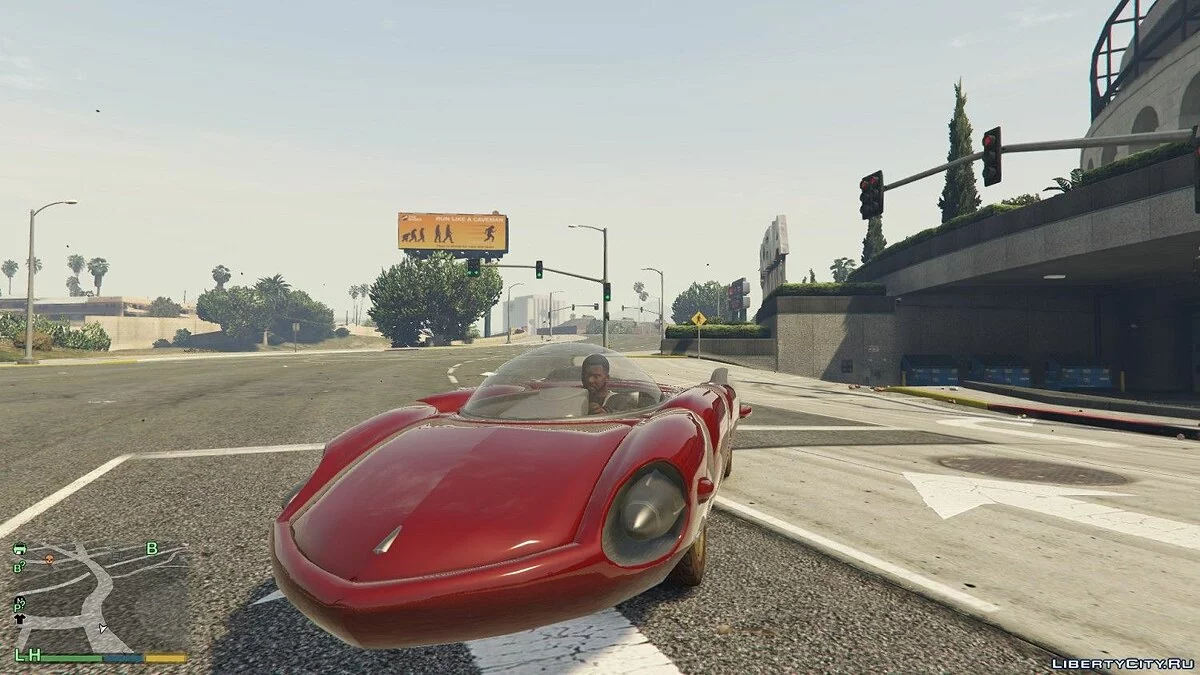Select the orange skull marker on minimap
Image resolution: width=1200 pixels, height=675 pixels.
coord(49,558)
